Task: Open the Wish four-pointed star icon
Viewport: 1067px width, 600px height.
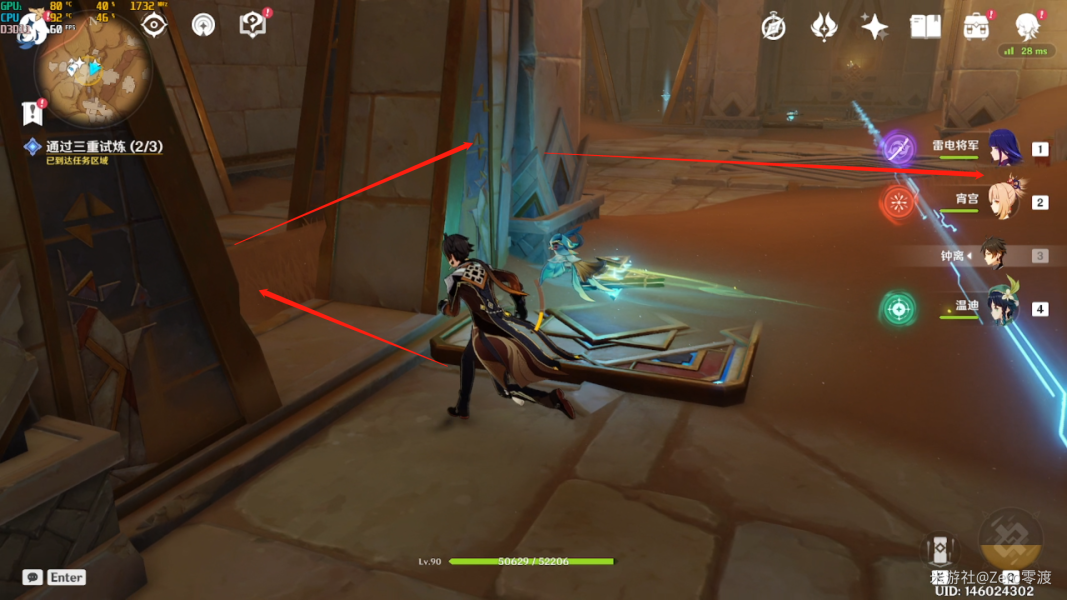Action: pos(874,27)
